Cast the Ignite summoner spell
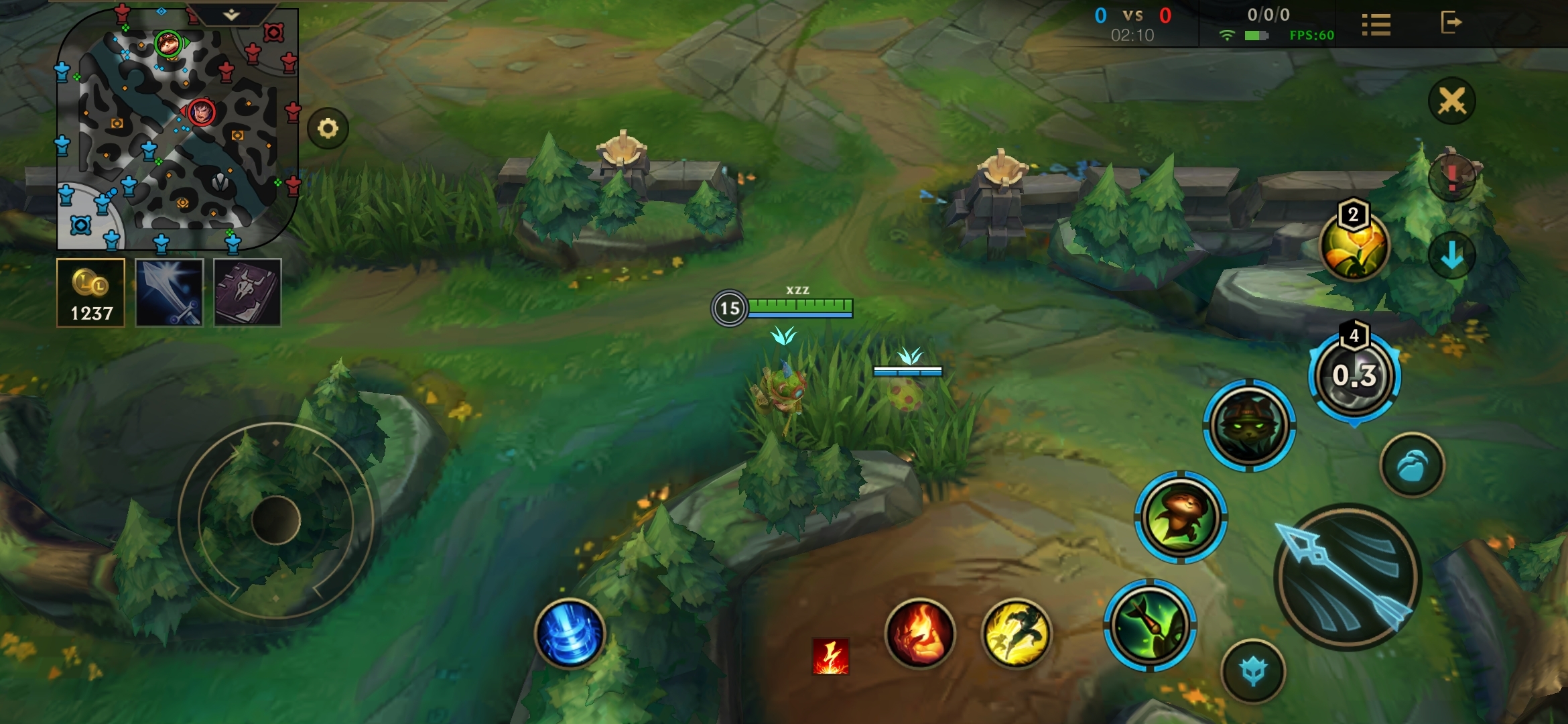This screenshot has width=1568, height=724. tap(920, 633)
